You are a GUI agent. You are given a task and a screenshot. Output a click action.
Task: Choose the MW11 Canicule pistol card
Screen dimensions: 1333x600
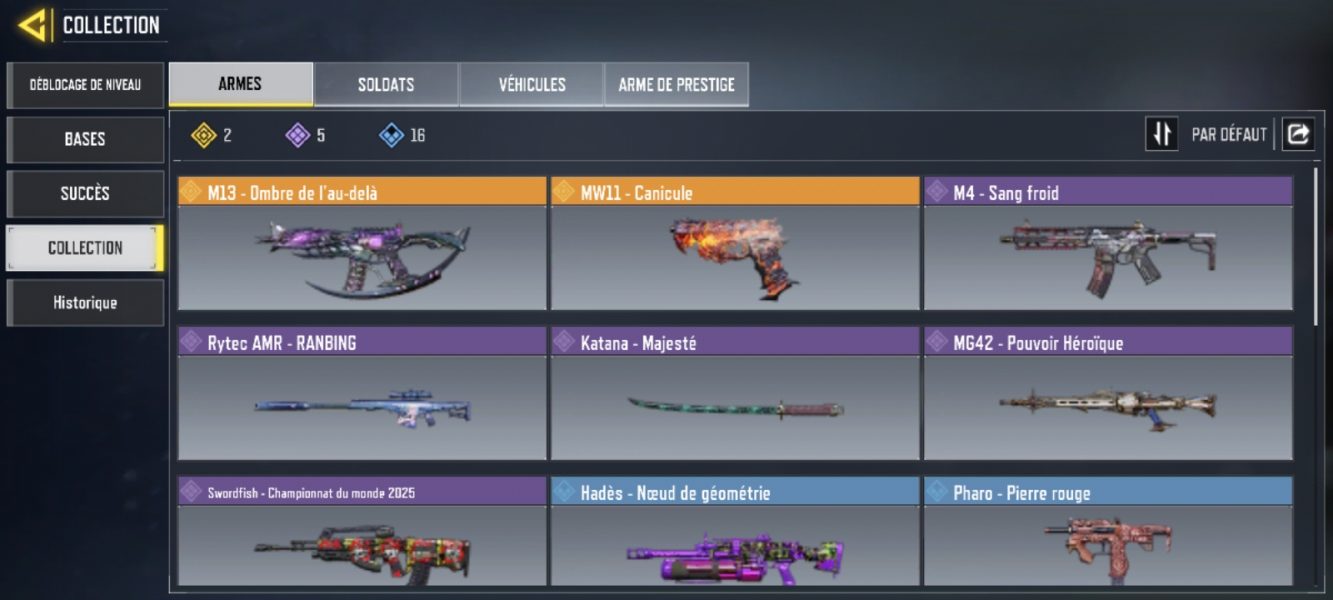(735, 244)
